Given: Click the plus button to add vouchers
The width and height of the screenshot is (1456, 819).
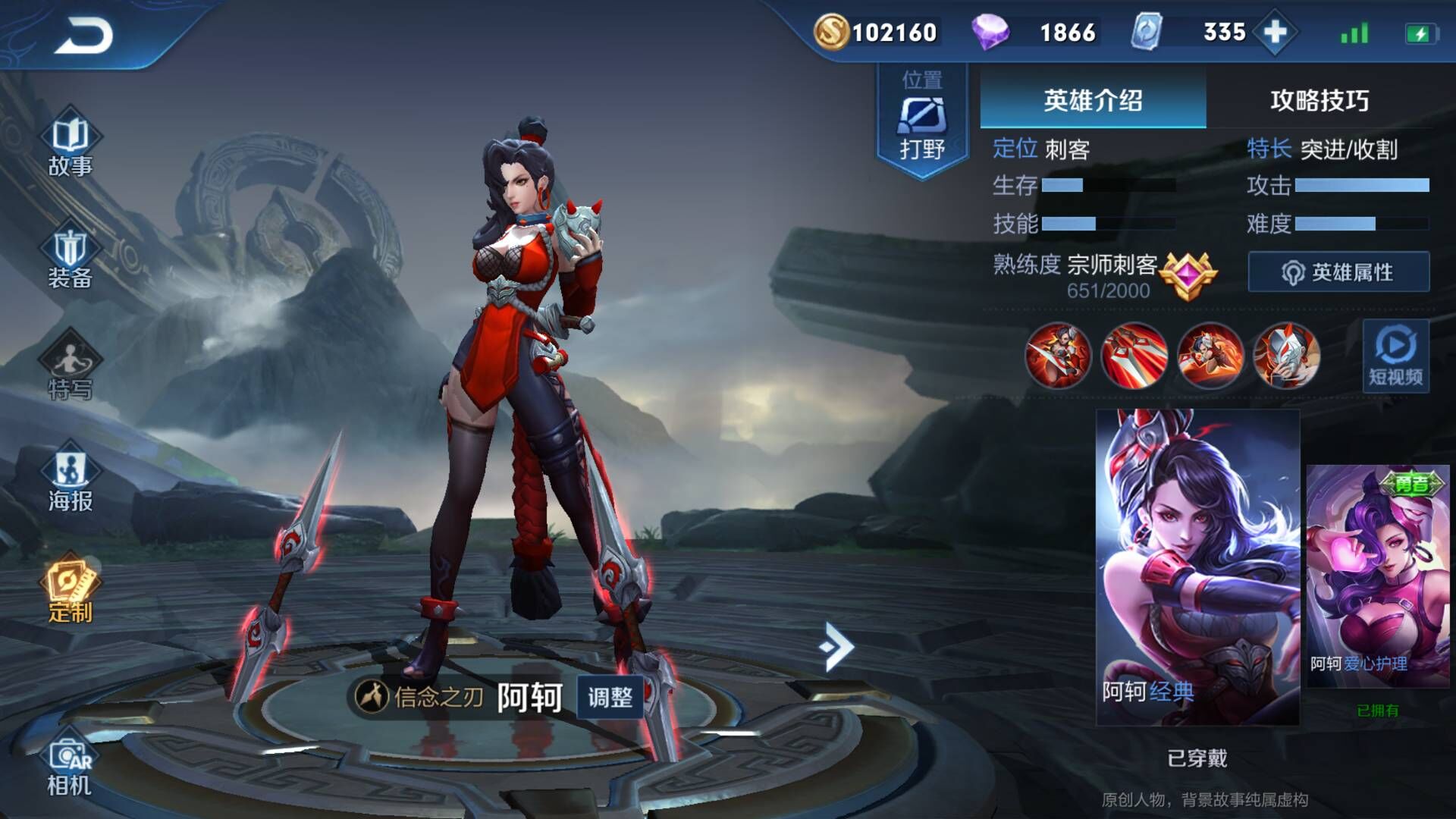Looking at the screenshot, I should 1275,32.
